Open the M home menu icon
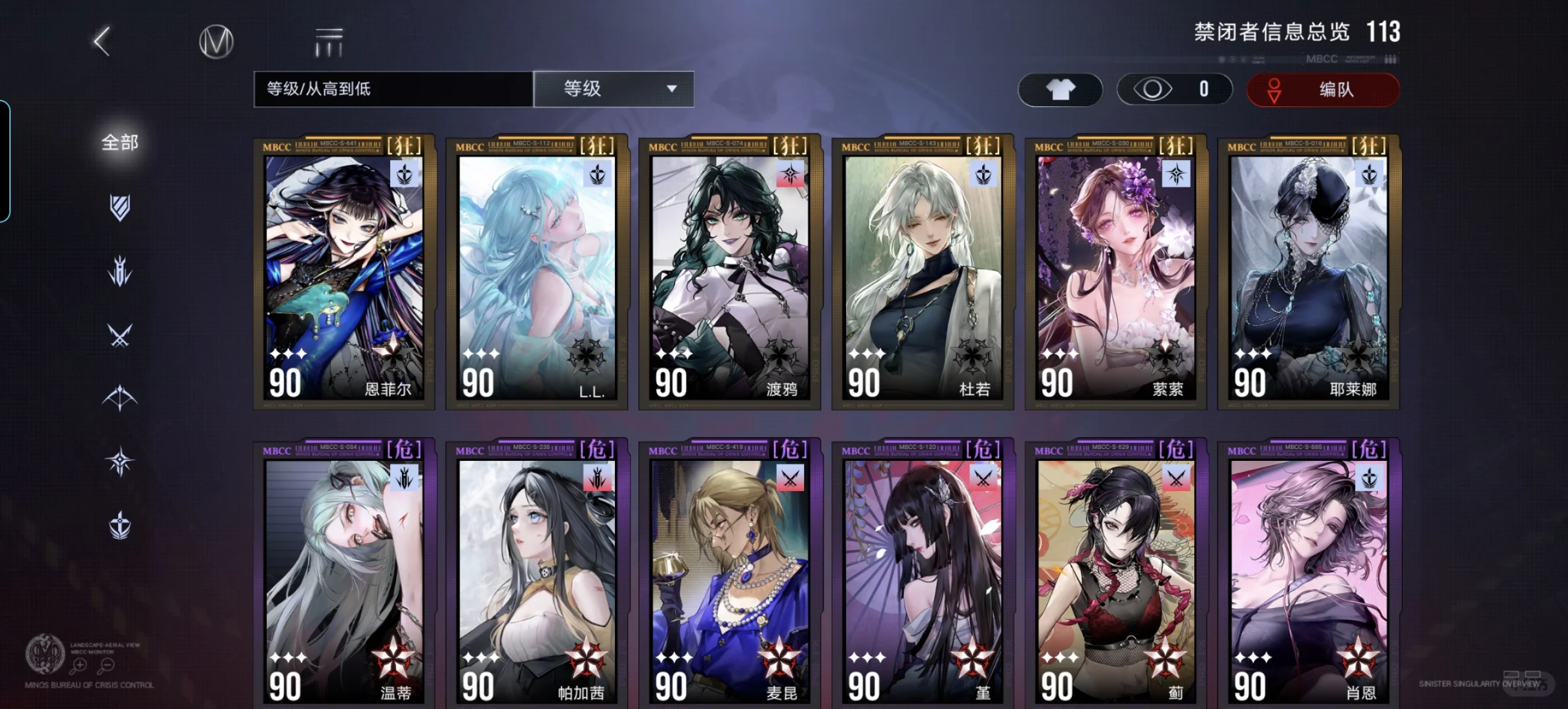 click(216, 42)
